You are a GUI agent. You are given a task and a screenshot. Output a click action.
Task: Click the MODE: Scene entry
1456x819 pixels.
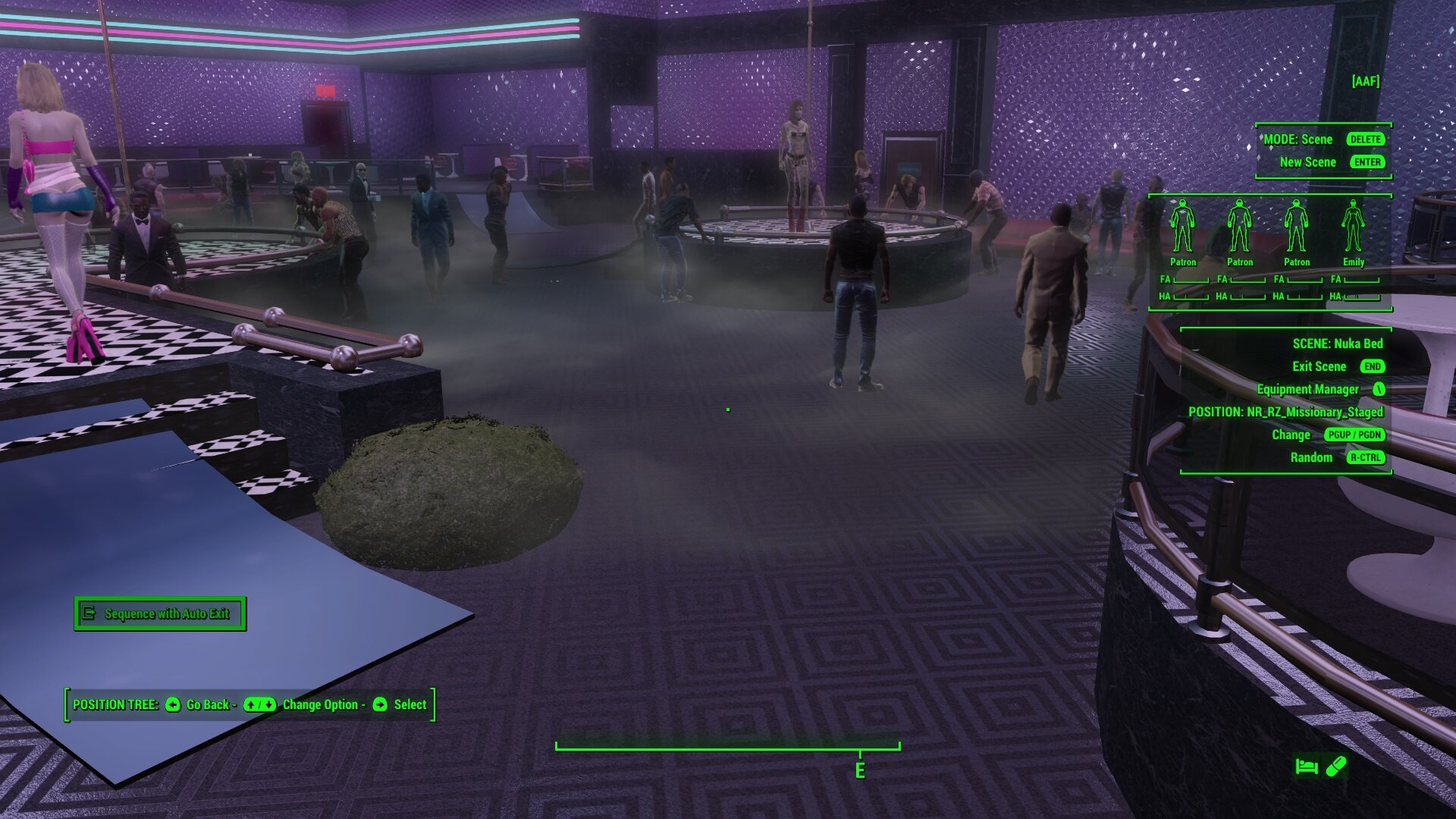1298,140
